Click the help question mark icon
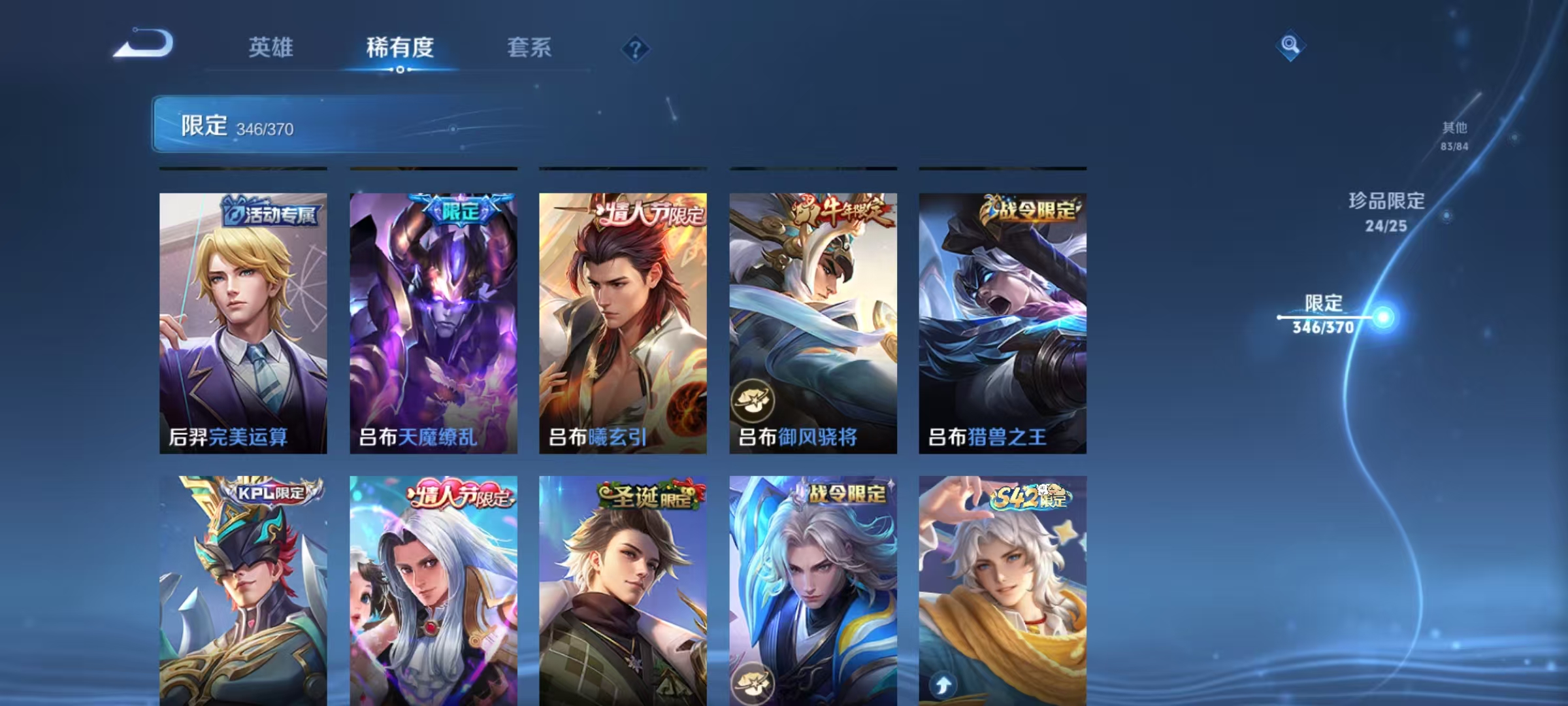1568x706 pixels. [636, 49]
